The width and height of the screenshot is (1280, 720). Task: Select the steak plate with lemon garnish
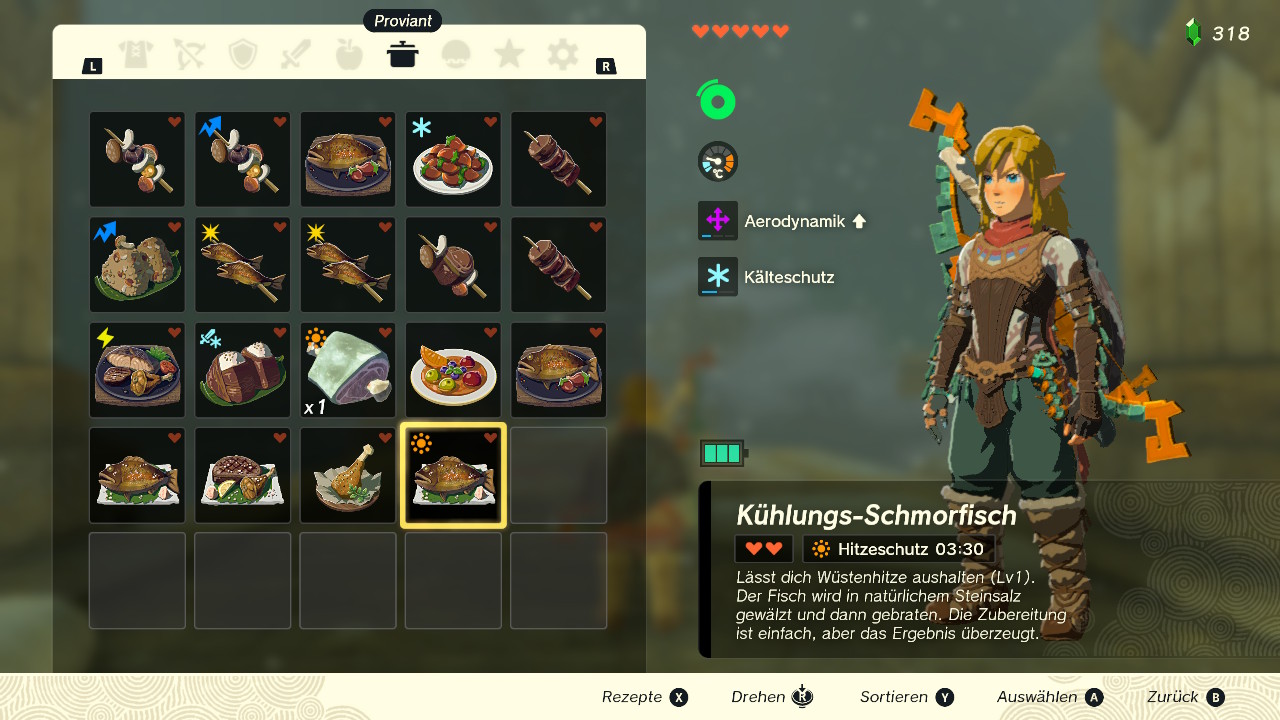point(243,475)
